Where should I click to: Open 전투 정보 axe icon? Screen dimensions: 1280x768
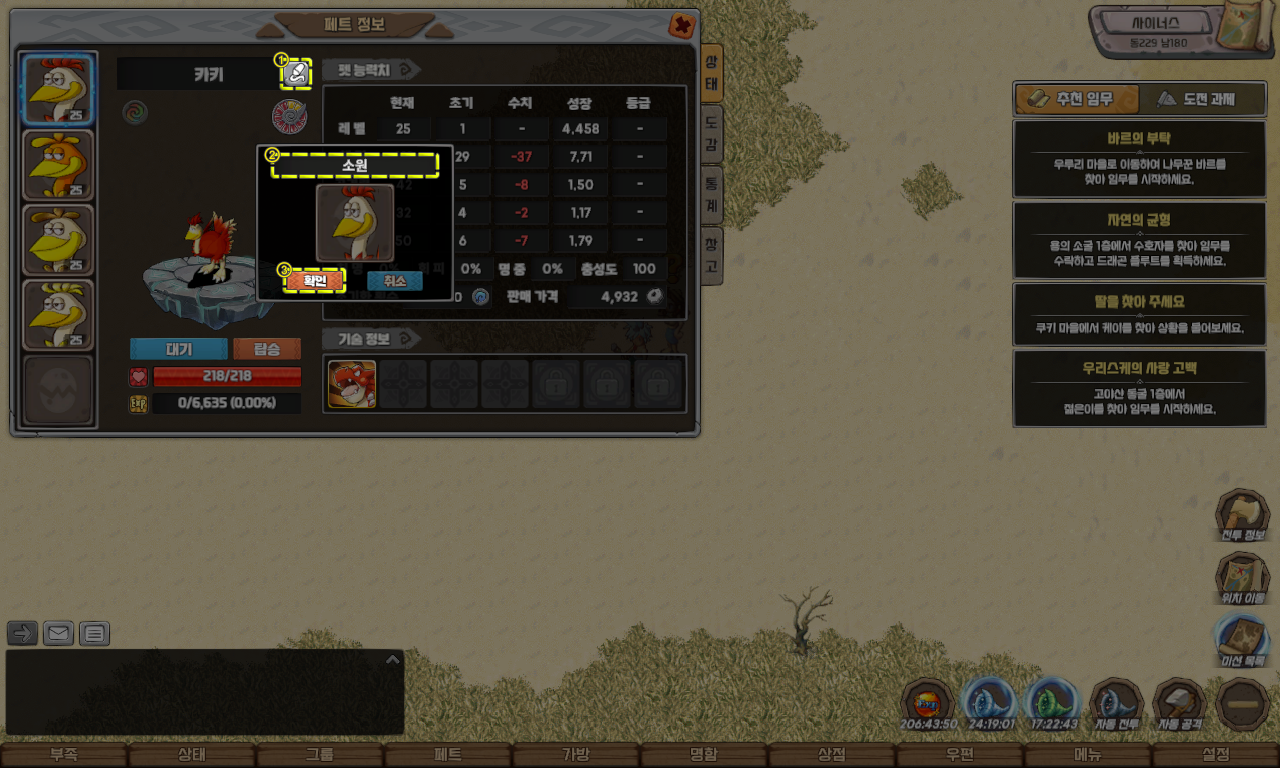[1242, 515]
